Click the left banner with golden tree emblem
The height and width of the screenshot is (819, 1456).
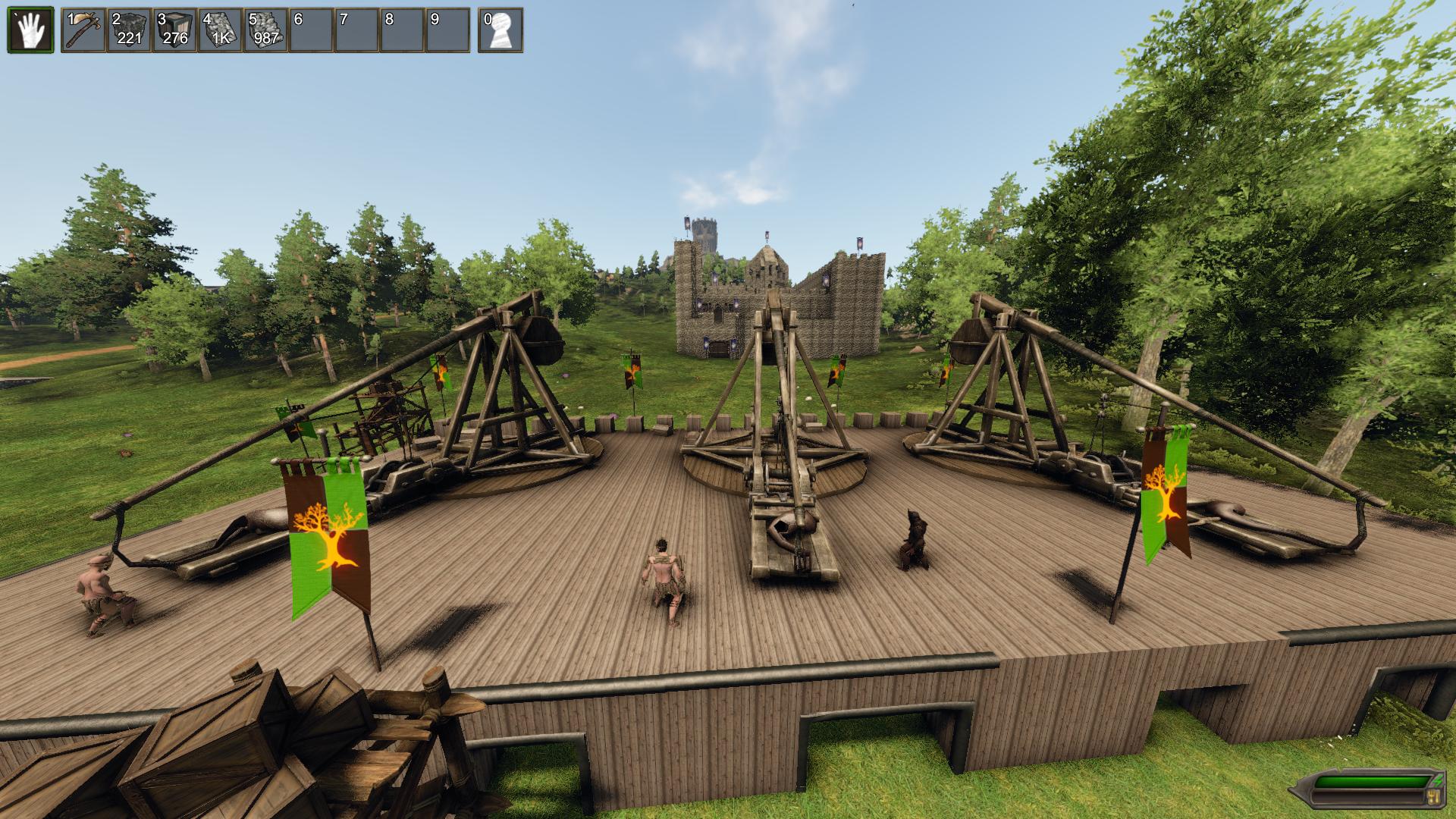click(x=328, y=531)
